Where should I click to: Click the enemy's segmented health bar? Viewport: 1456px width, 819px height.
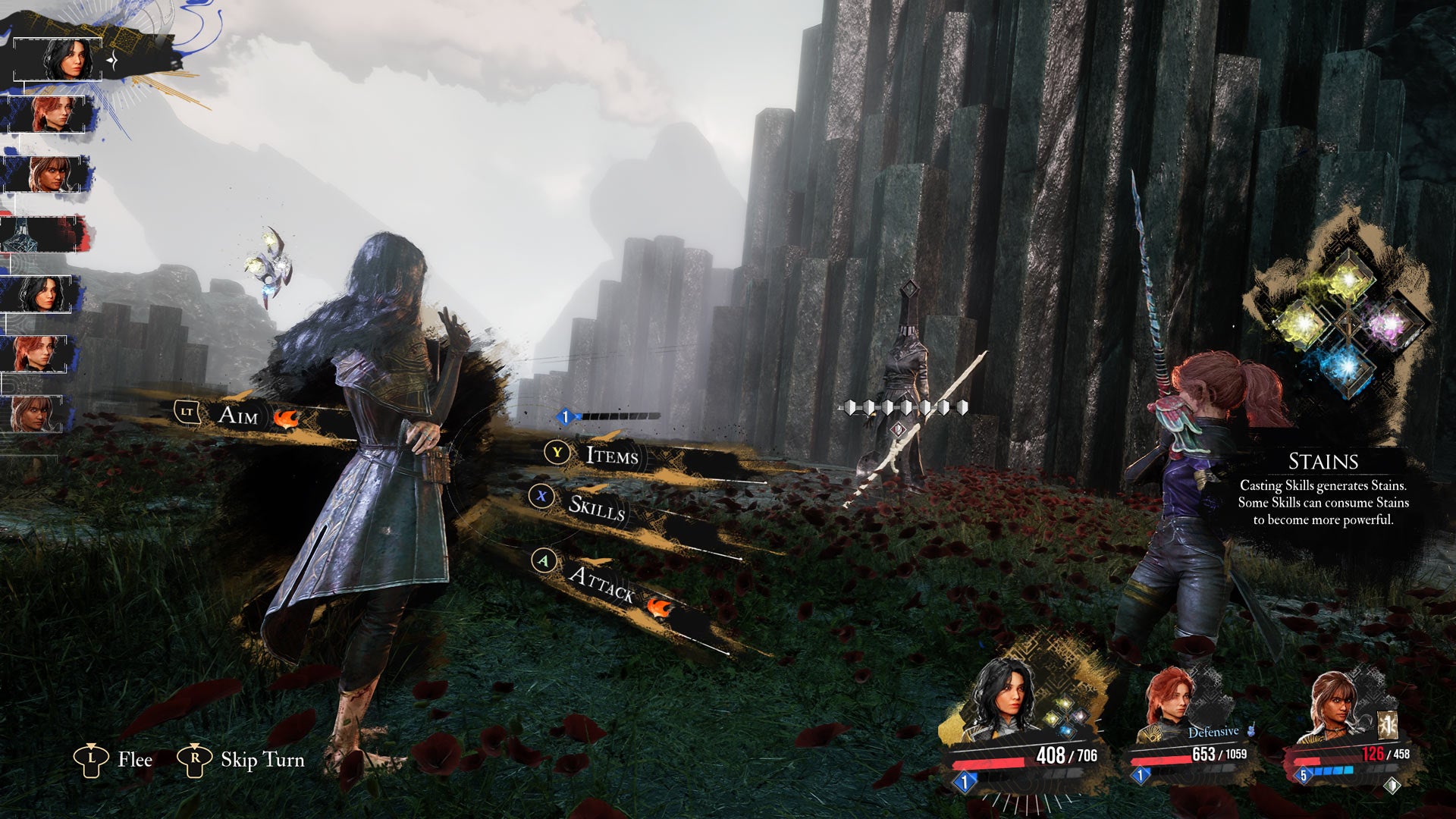click(x=906, y=407)
